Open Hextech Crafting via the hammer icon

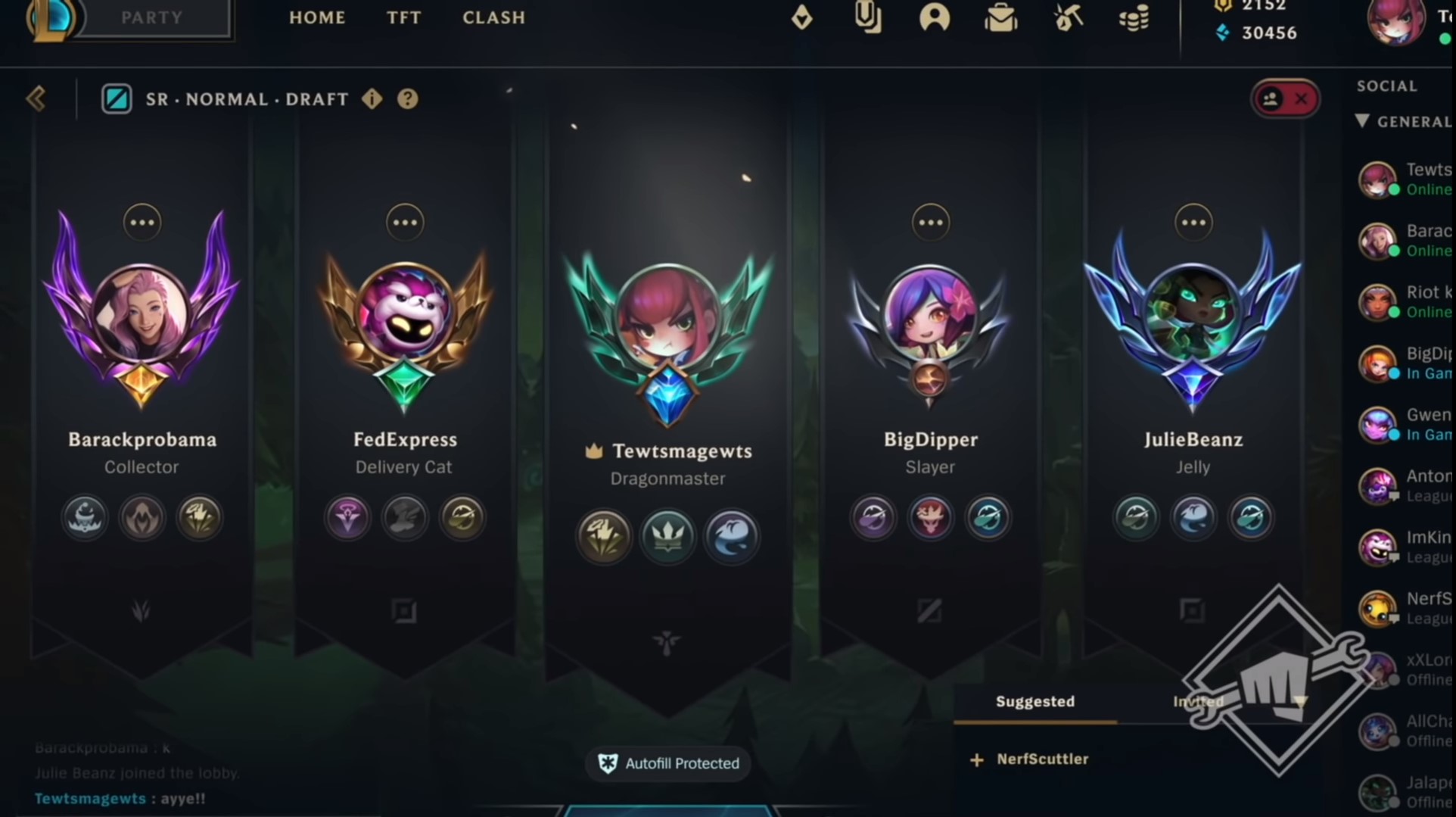tap(1067, 18)
